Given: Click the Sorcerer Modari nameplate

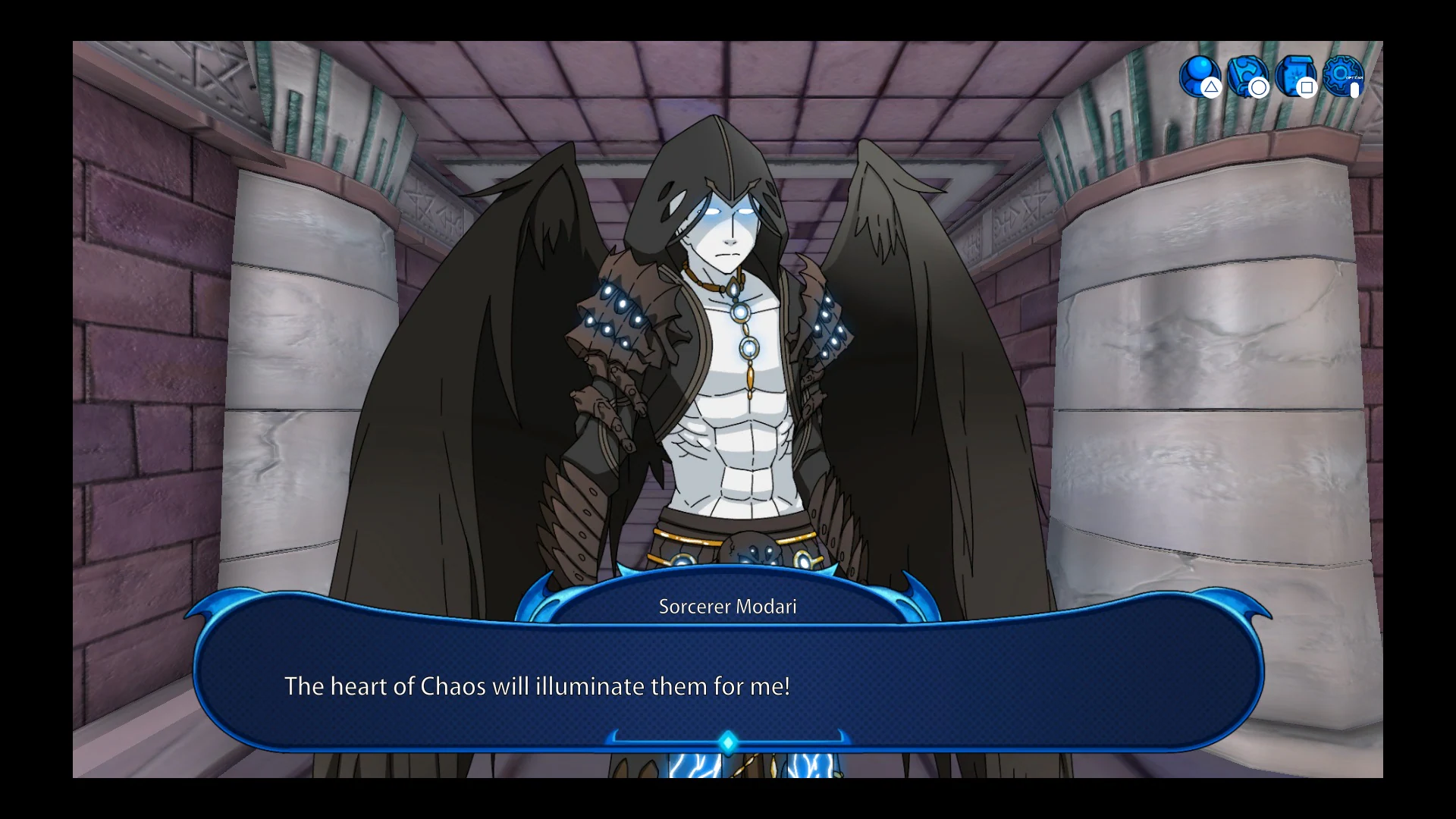Looking at the screenshot, I should [727, 605].
